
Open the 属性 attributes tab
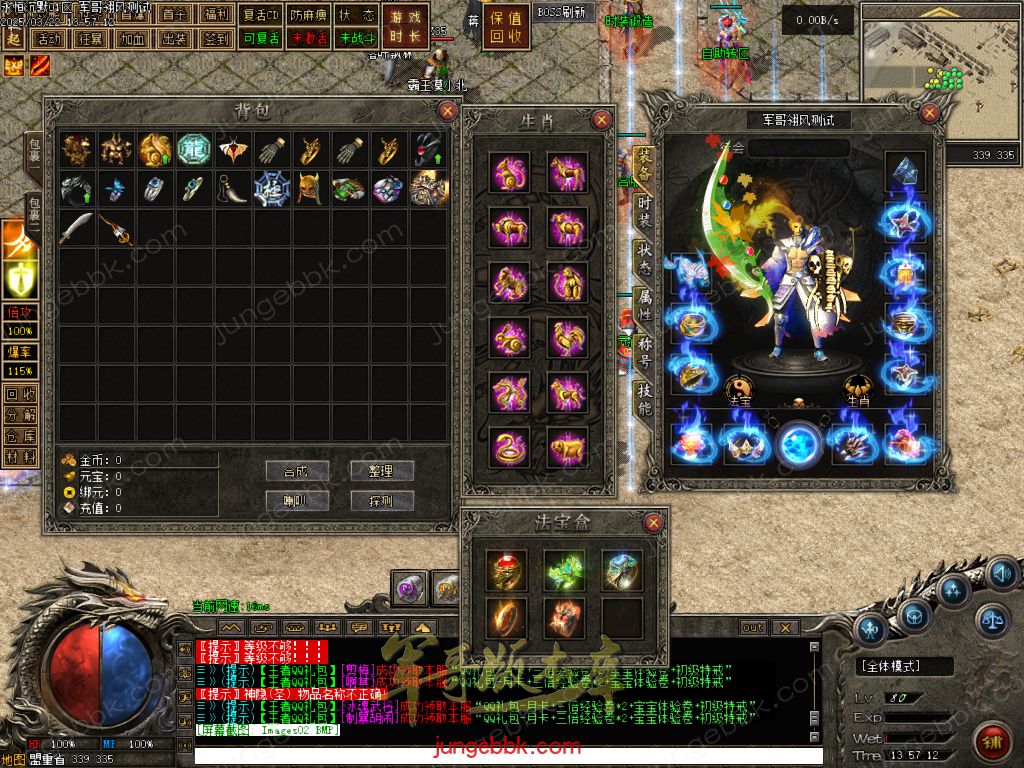(646, 305)
